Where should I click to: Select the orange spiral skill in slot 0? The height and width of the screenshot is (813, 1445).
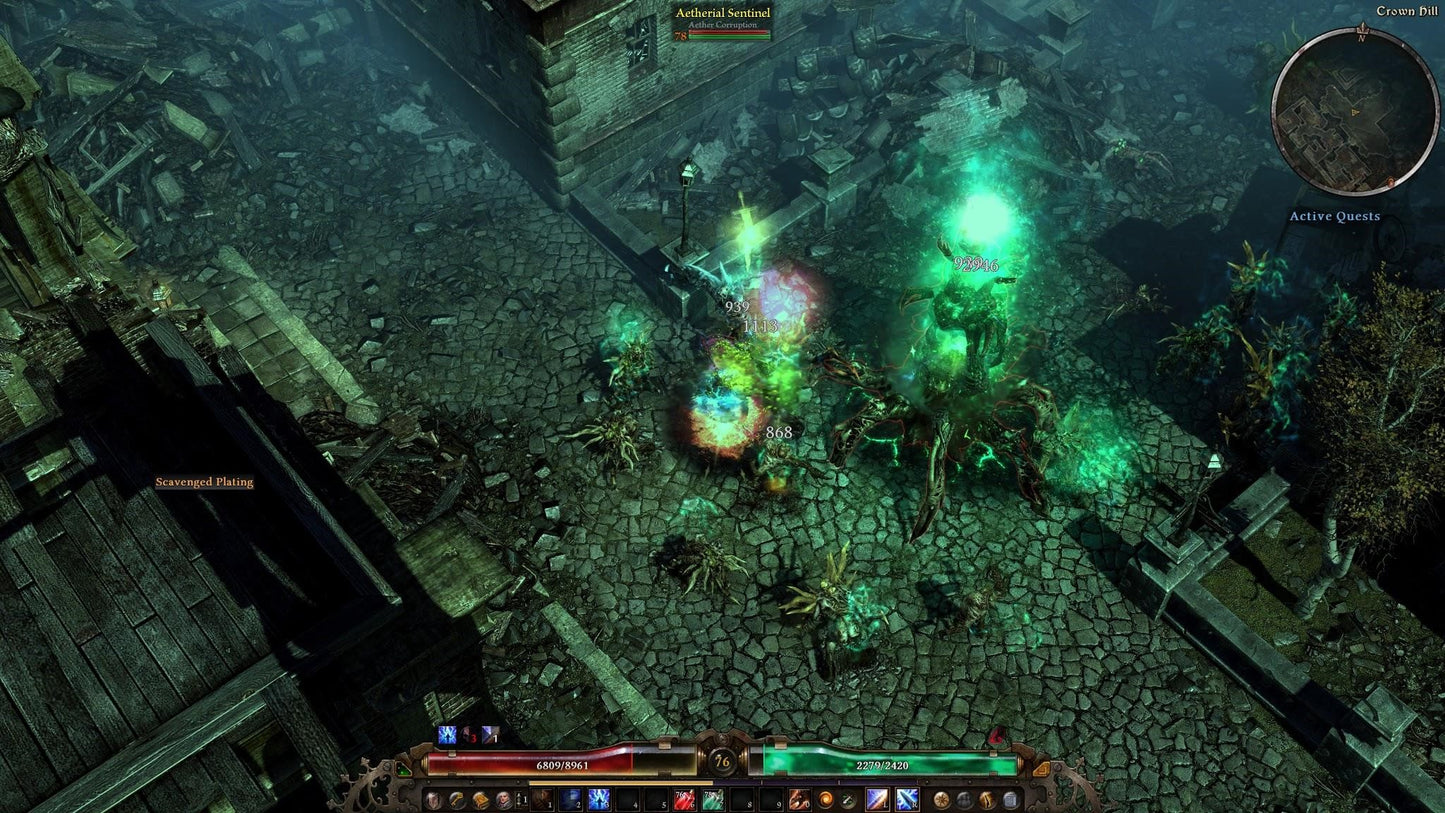(798, 801)
